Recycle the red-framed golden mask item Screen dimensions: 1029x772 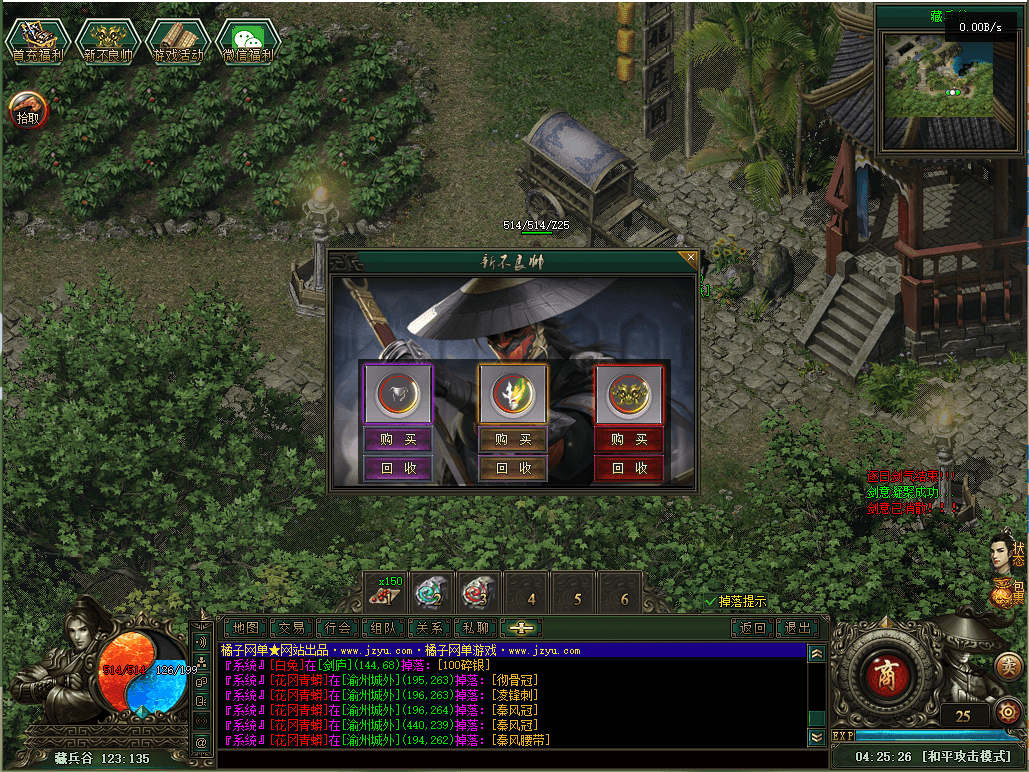tap(629, 468)
